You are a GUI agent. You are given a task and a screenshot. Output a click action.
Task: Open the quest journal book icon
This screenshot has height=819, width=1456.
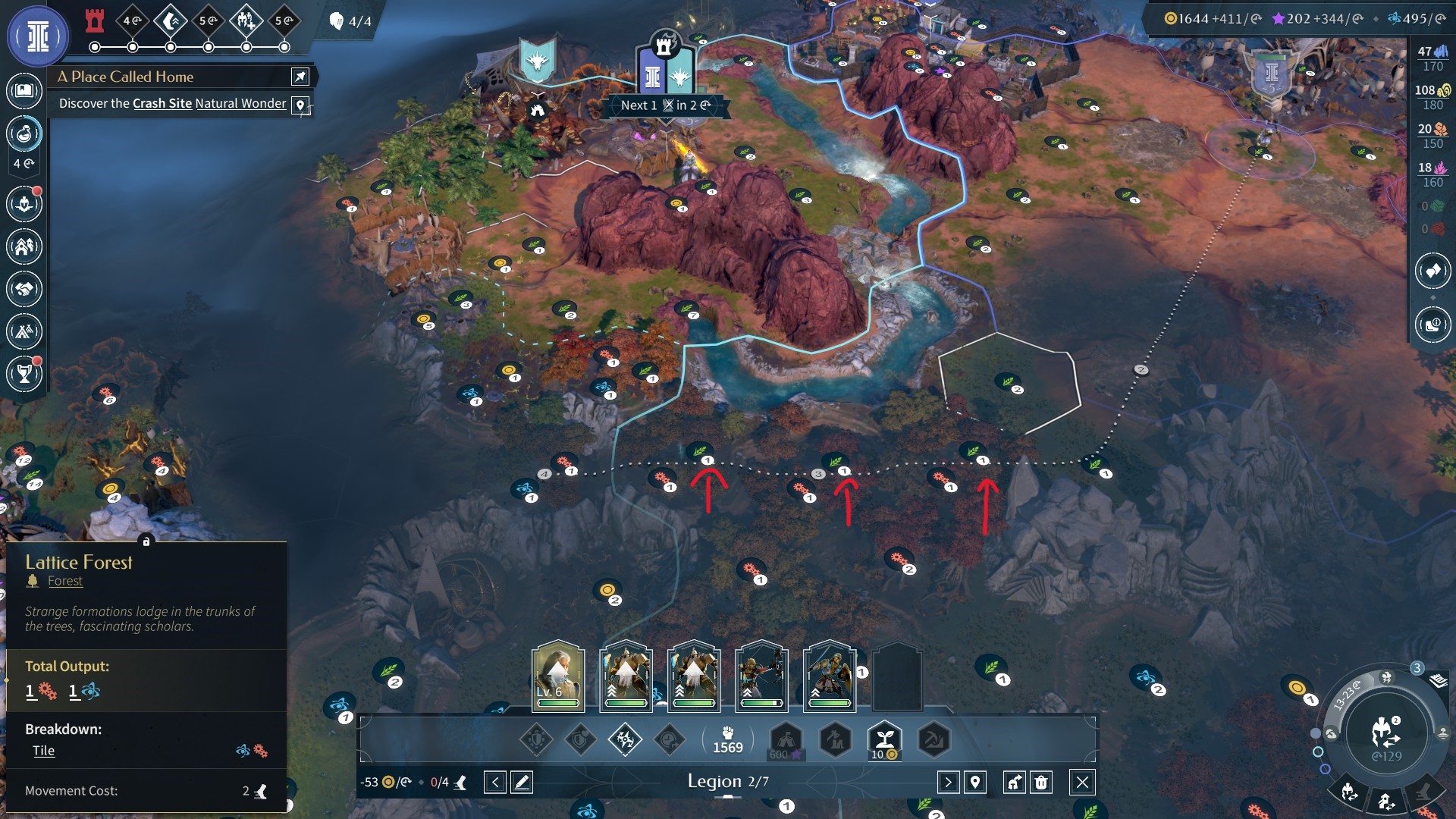24,91
